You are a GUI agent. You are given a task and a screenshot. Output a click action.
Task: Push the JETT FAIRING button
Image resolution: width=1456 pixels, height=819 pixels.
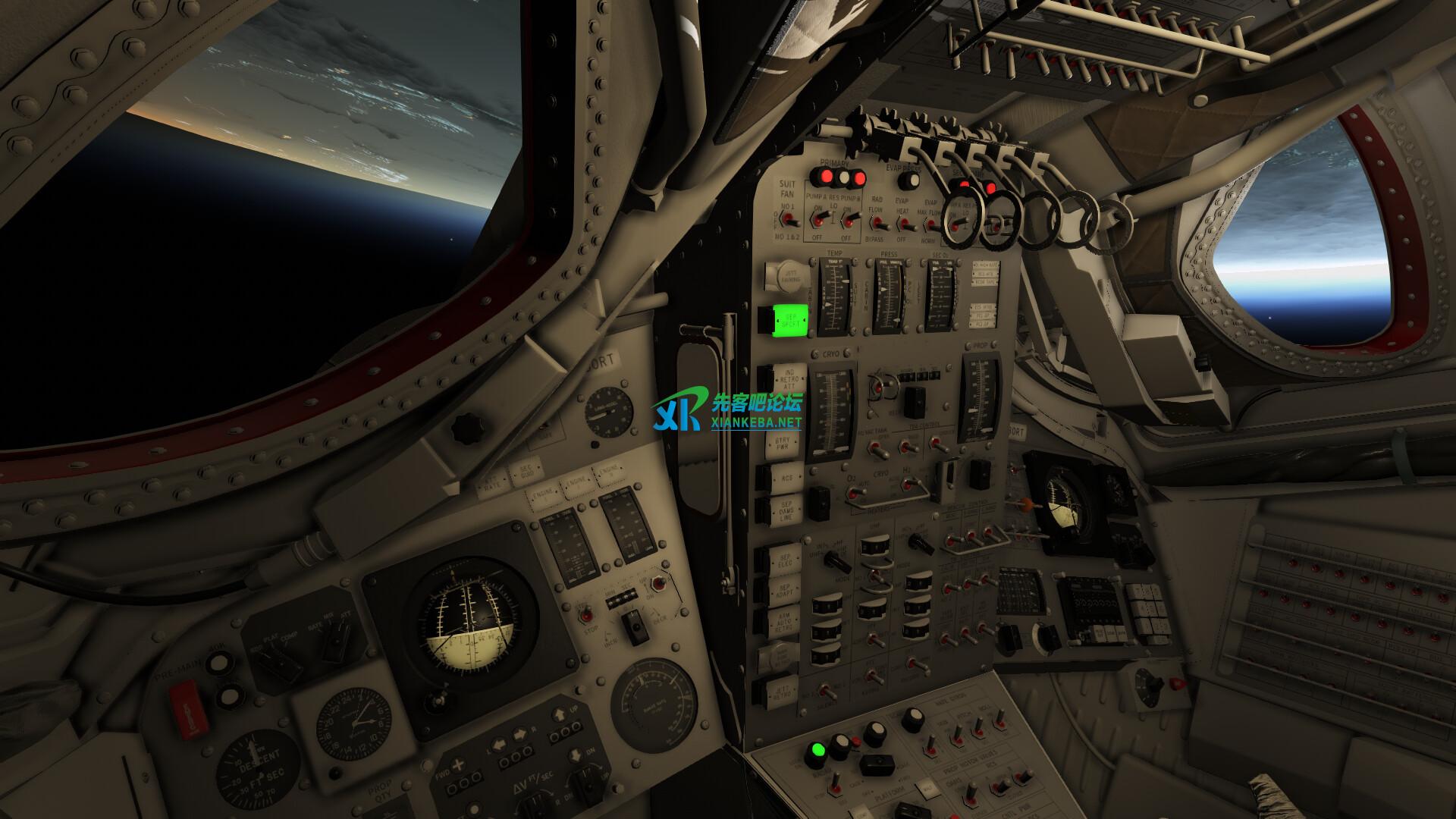780,276
